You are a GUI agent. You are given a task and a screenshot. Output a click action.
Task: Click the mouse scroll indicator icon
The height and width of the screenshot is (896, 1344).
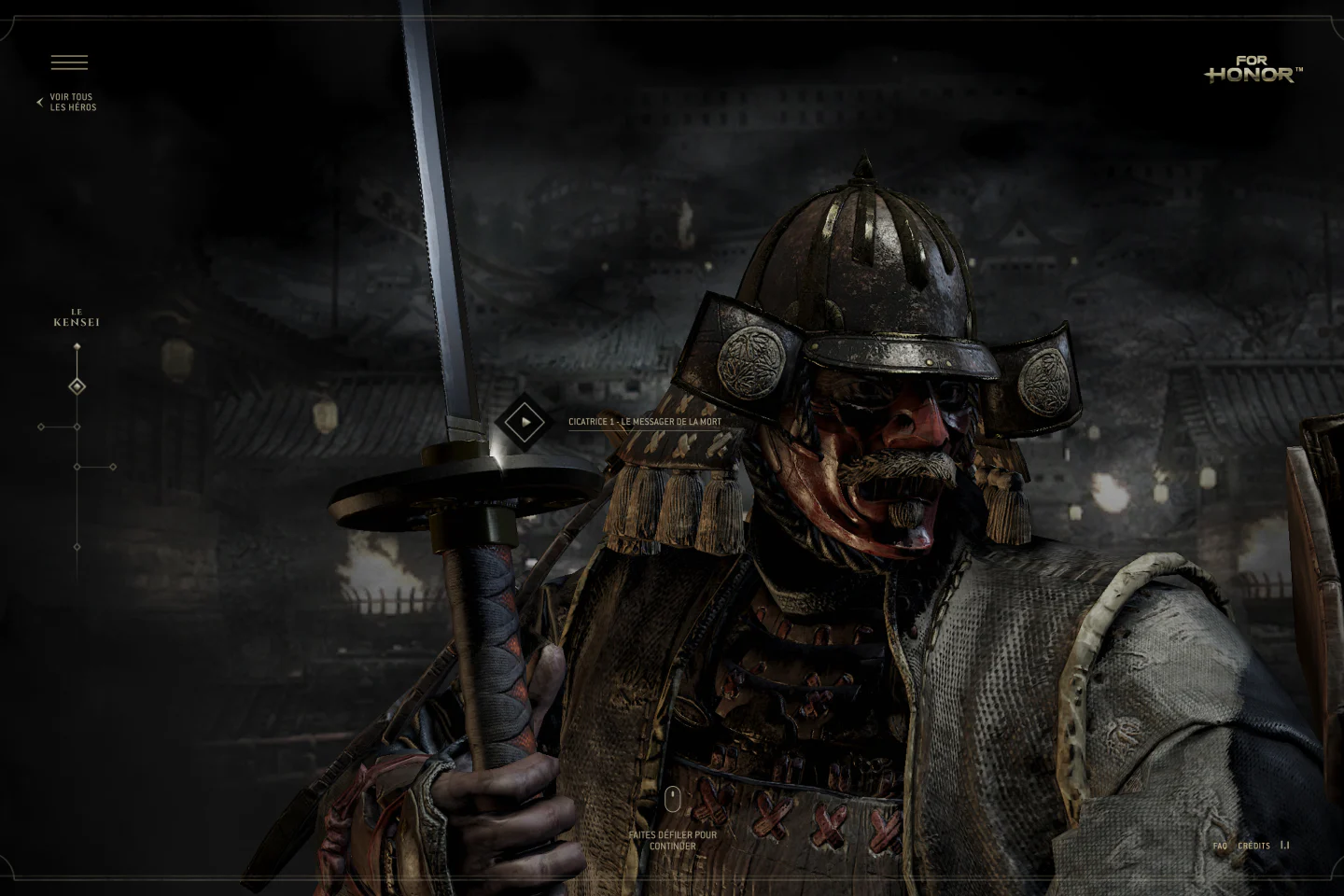672,799
